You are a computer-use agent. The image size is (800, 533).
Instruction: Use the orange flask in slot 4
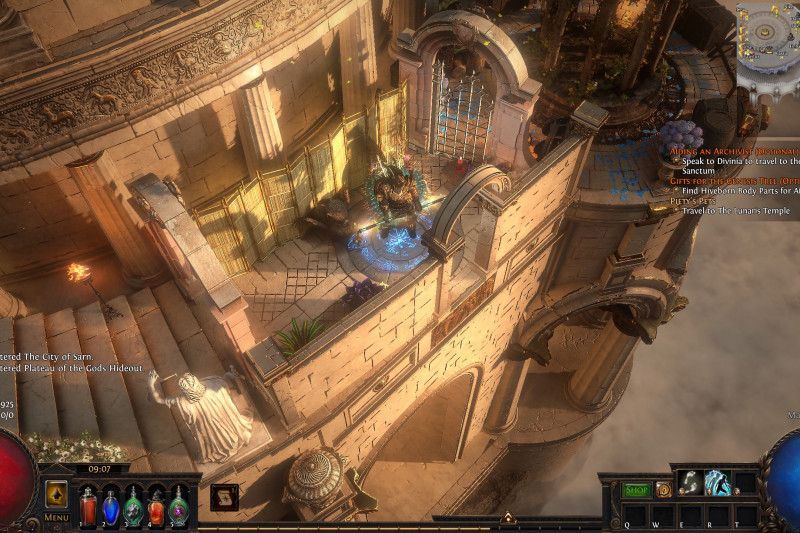pyautogui.click(x=156, y=505)
